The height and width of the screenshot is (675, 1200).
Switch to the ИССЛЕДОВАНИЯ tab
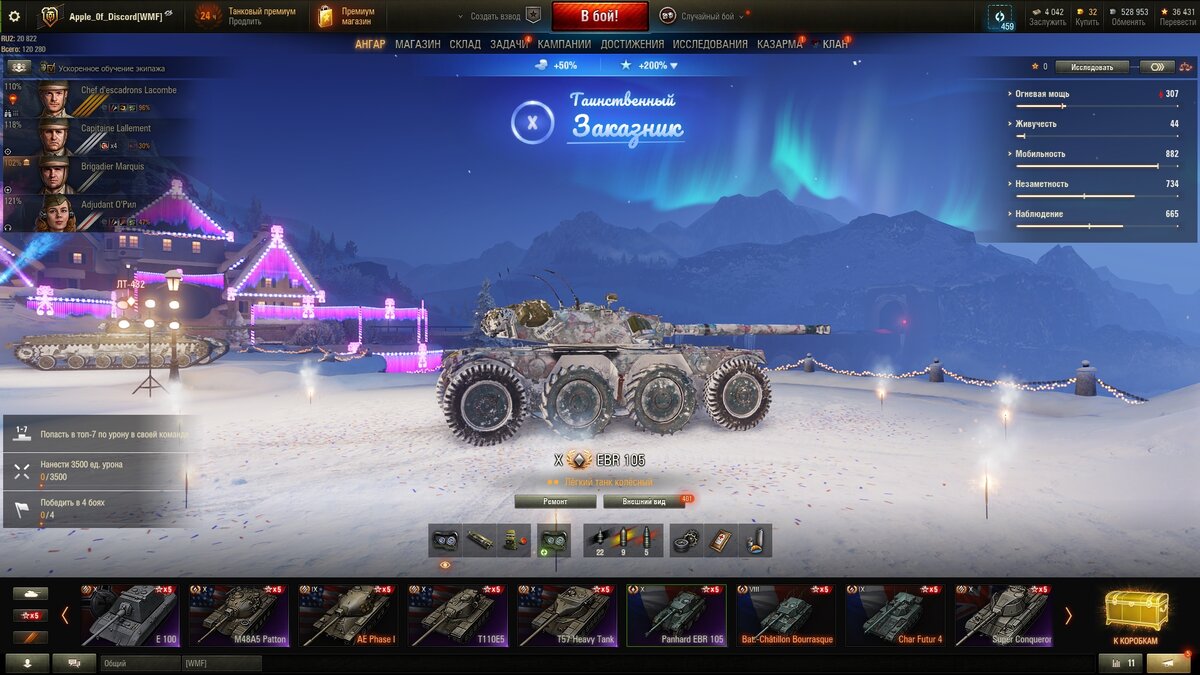tap(710, 44)
